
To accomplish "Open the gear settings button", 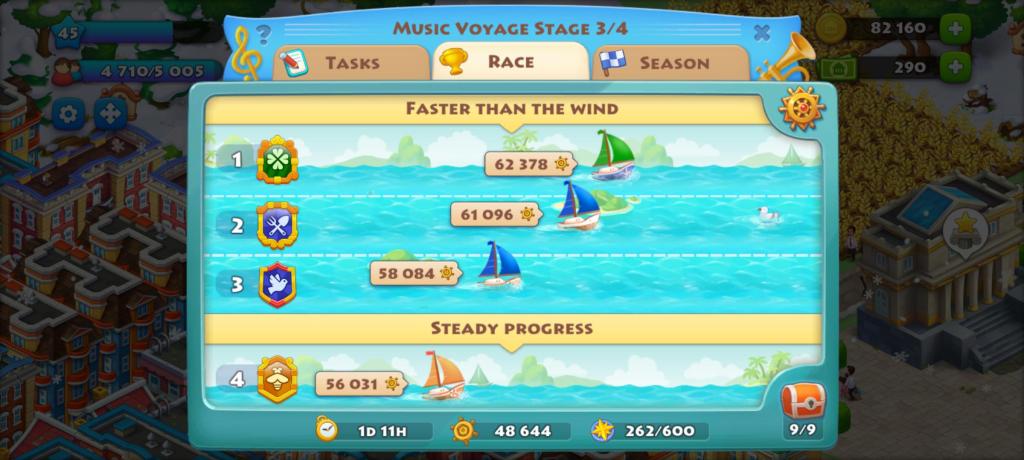I will click(68, 113).
